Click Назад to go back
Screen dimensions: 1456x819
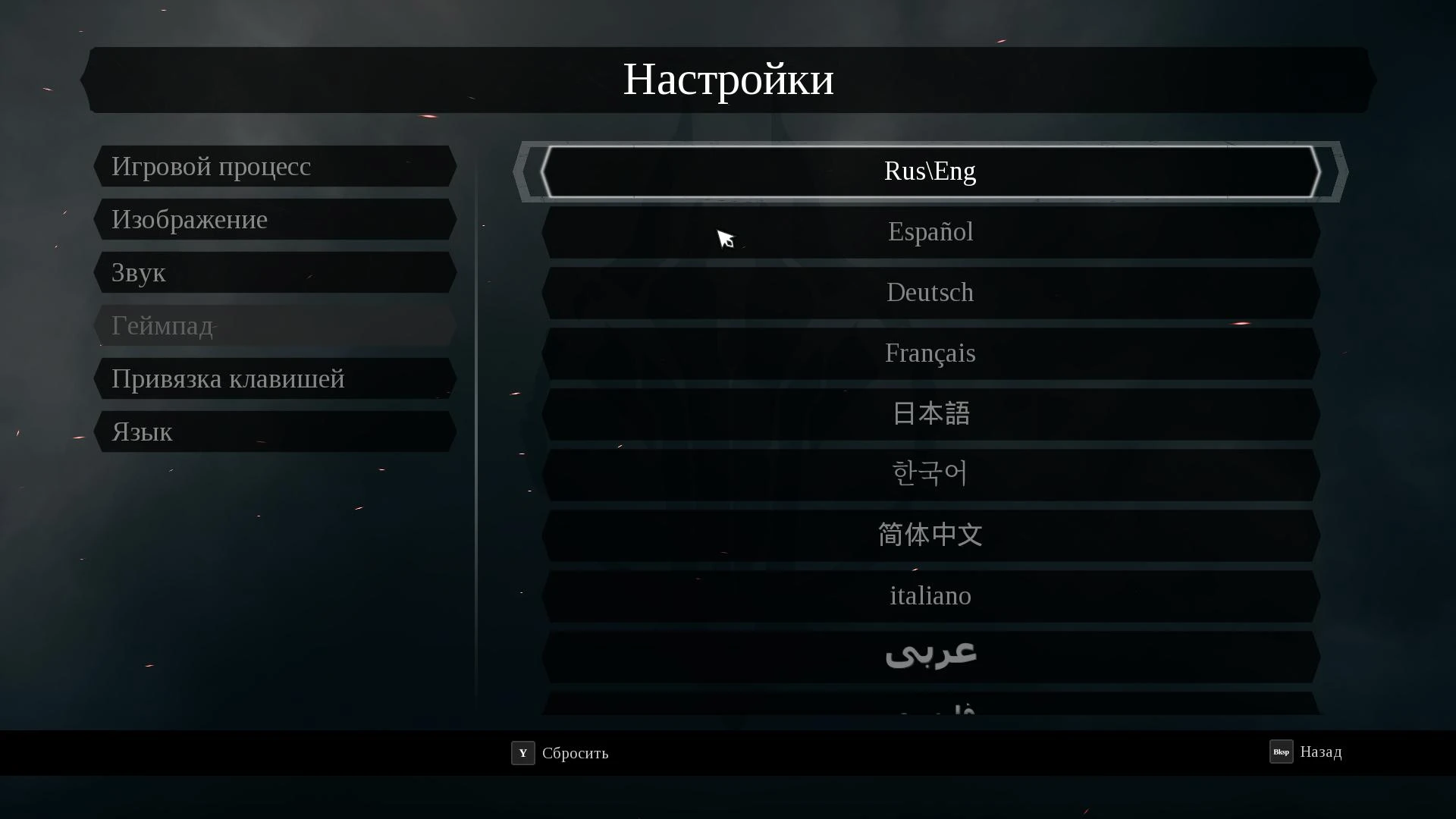(x=1321, y=752)
